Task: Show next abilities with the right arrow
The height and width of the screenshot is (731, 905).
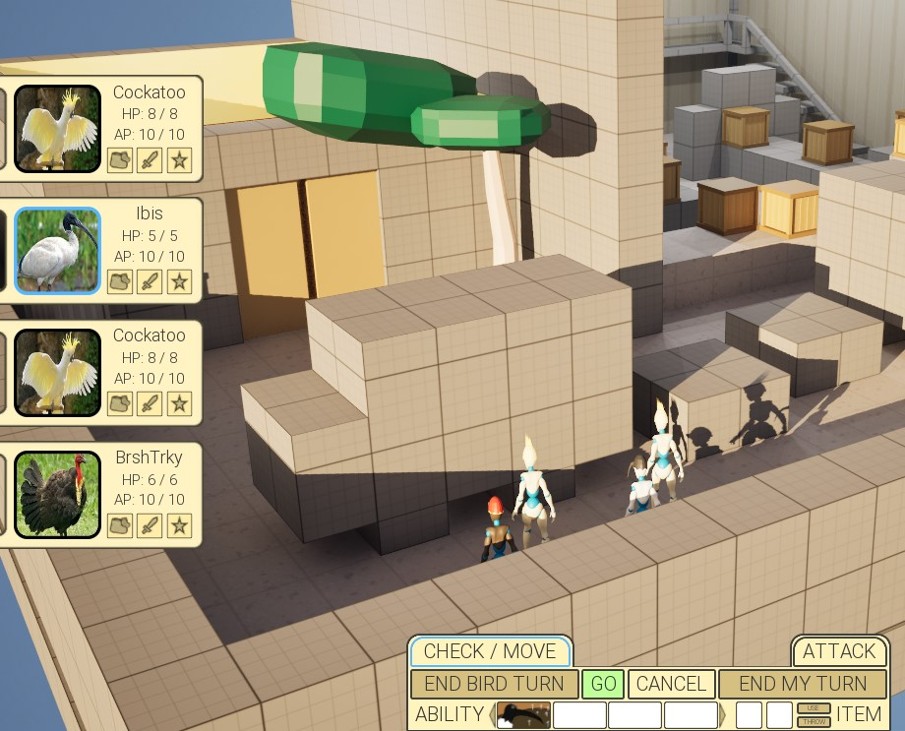Action: [x=724, y=715]
